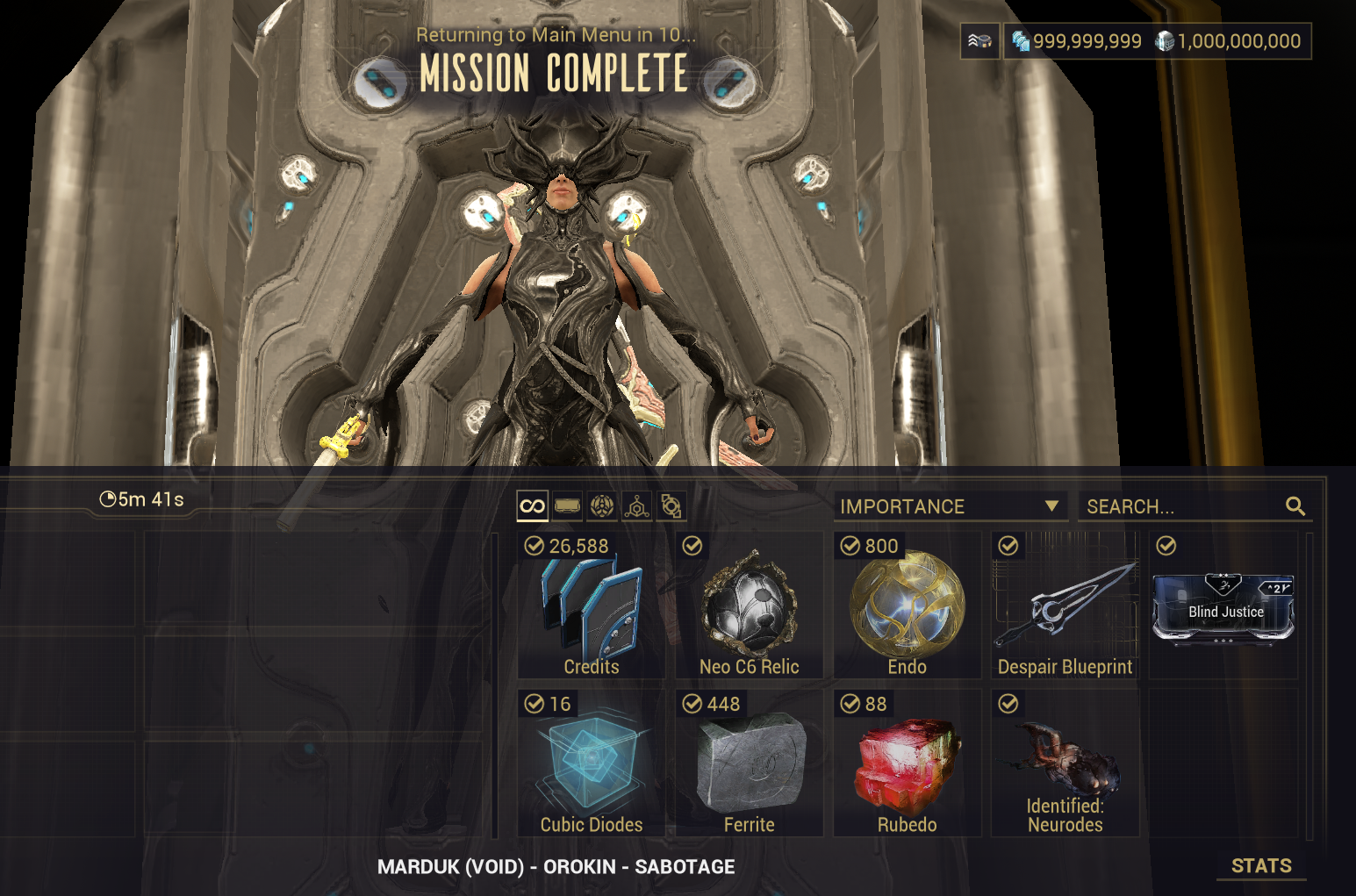Show the all-rewards infinity filter tab
The image size is (1356, 896).
click(x=533, y=506)
